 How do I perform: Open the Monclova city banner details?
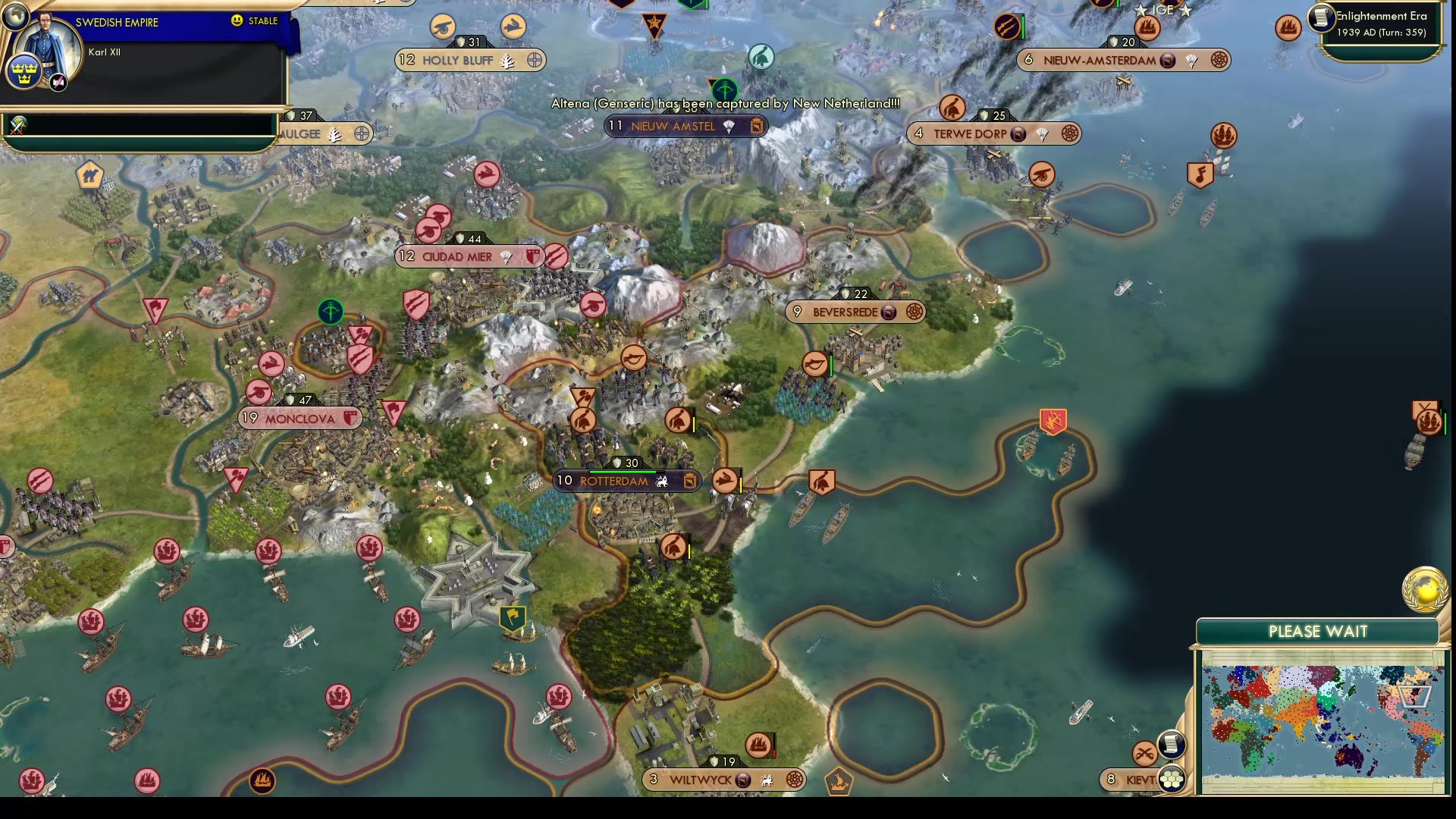299,418
